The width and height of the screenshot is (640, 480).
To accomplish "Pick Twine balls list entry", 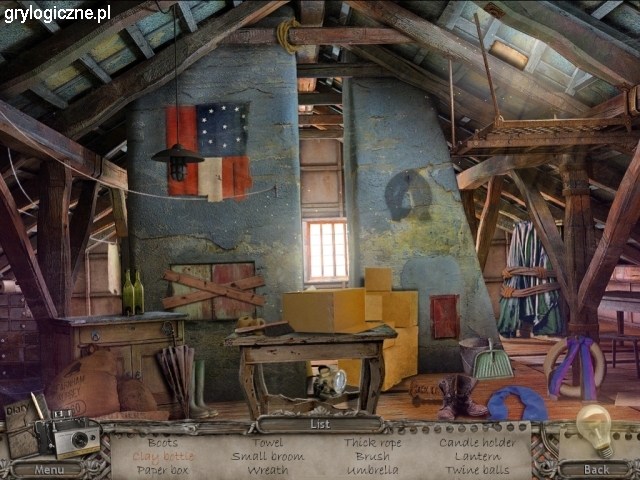I will (477, 469).
